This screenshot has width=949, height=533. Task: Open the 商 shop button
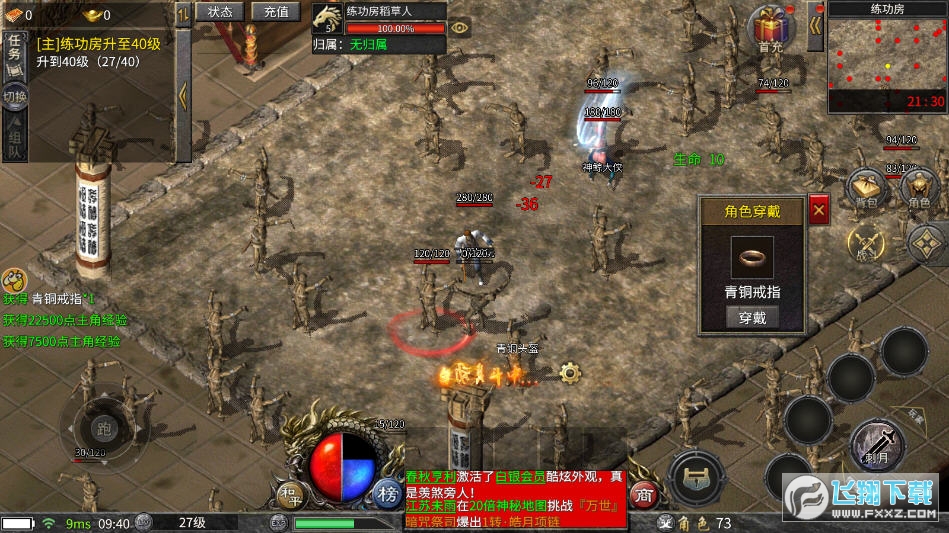(x=646, y=493)
